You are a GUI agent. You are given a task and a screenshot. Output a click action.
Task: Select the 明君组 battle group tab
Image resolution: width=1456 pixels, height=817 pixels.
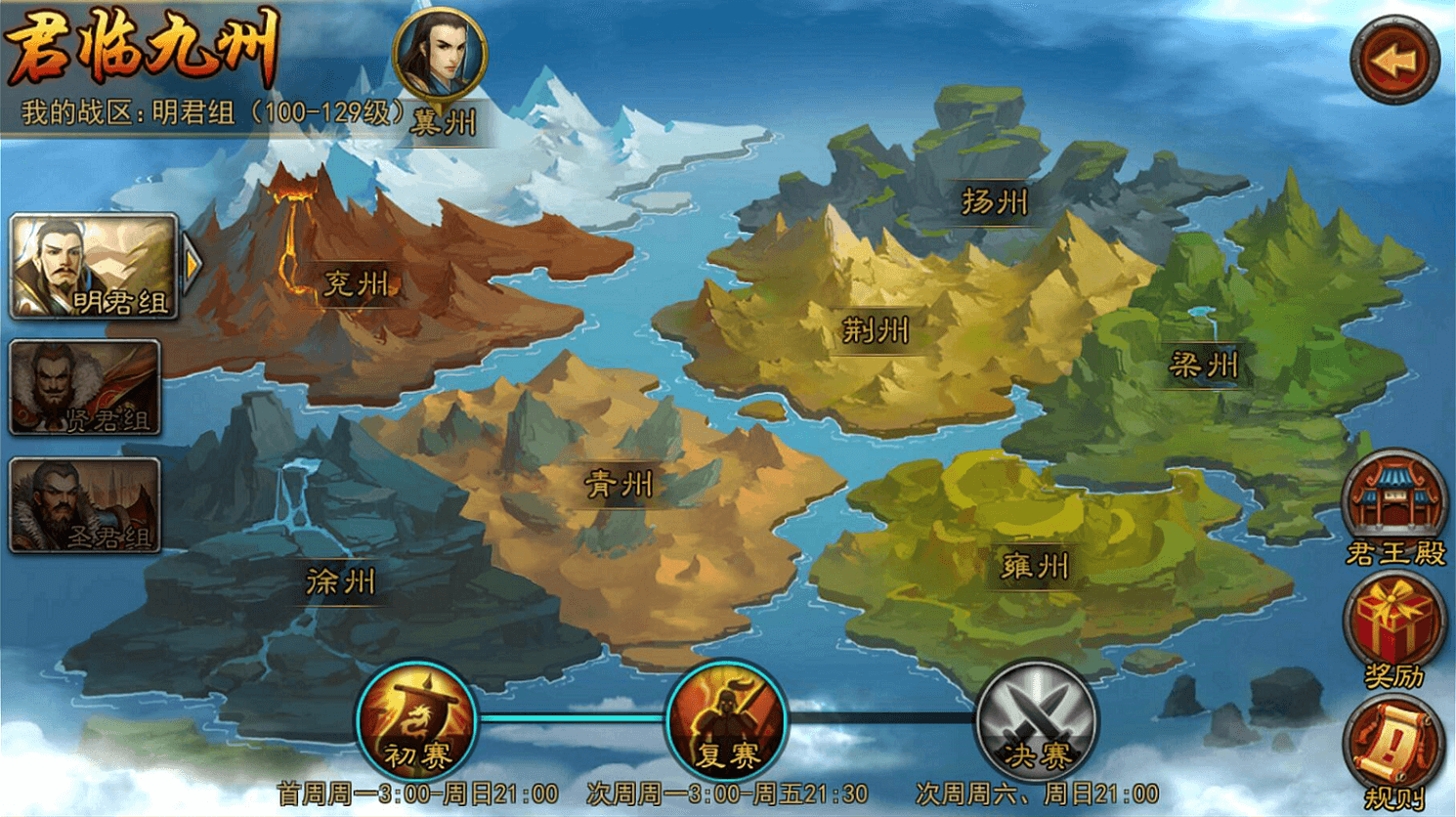(x=94, y=267)
